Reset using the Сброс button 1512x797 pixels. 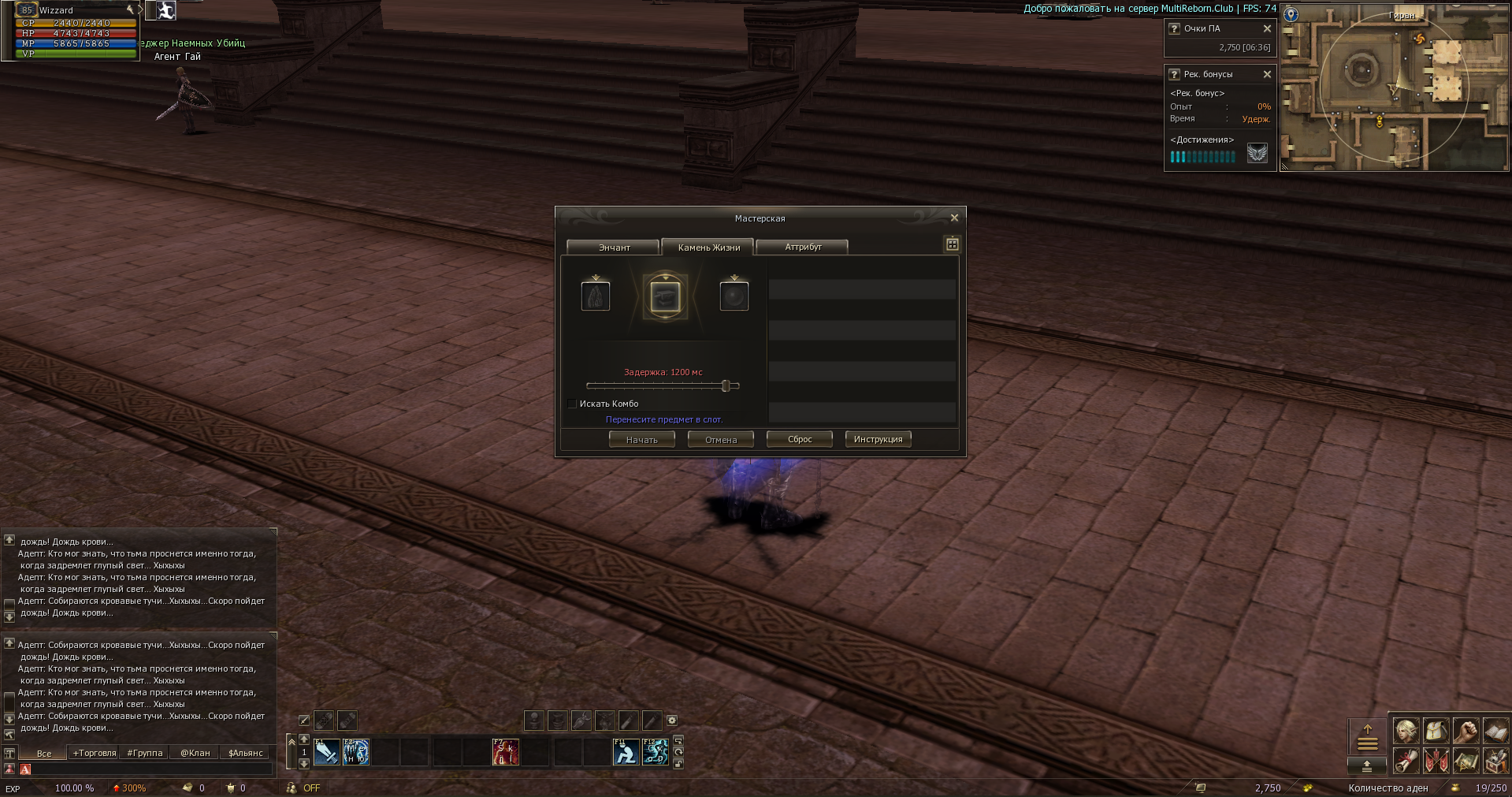pos(799,440)
